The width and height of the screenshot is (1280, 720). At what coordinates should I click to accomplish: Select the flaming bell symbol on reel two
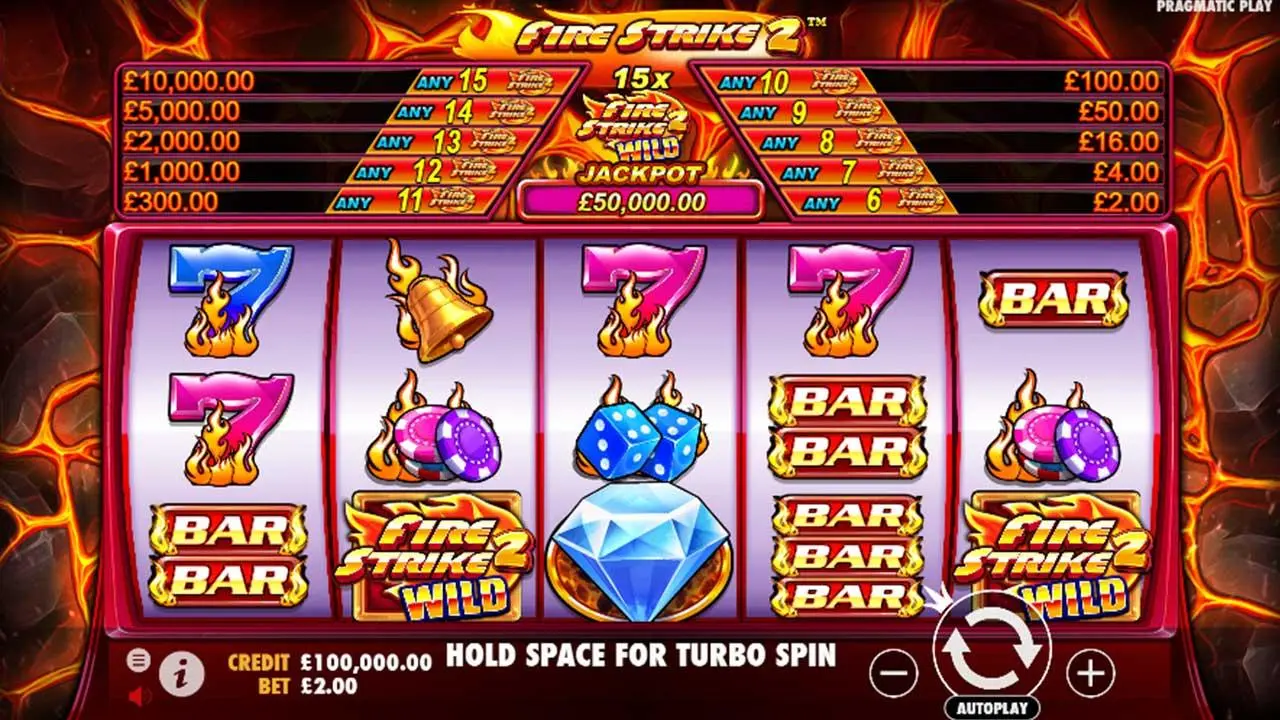(x=433, y=305)
